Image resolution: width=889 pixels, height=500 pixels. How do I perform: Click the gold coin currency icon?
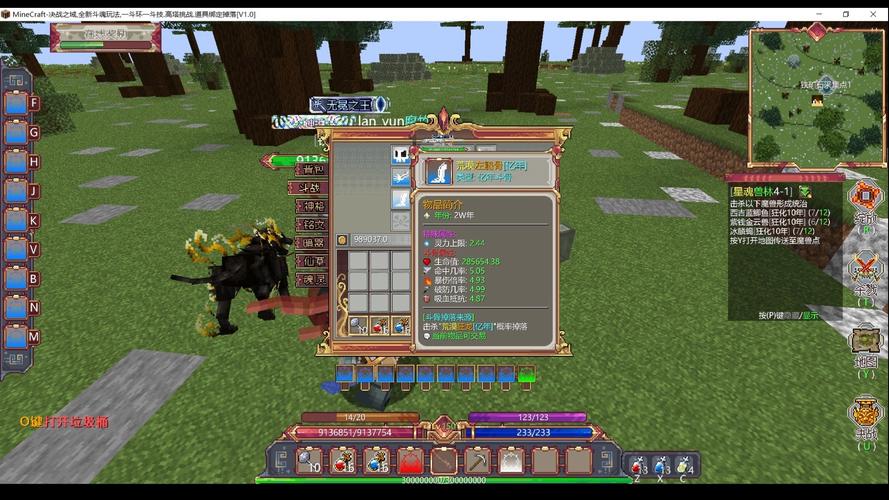point(342,240)
